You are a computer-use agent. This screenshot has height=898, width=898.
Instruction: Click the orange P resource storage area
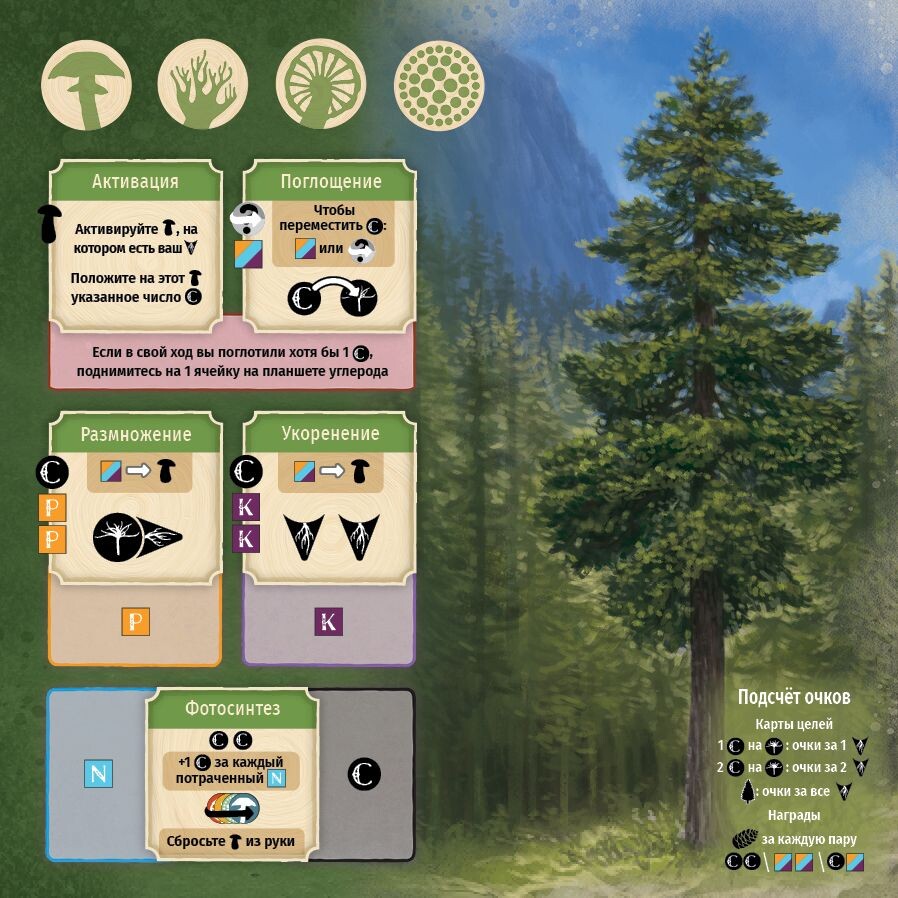point(135,624)
